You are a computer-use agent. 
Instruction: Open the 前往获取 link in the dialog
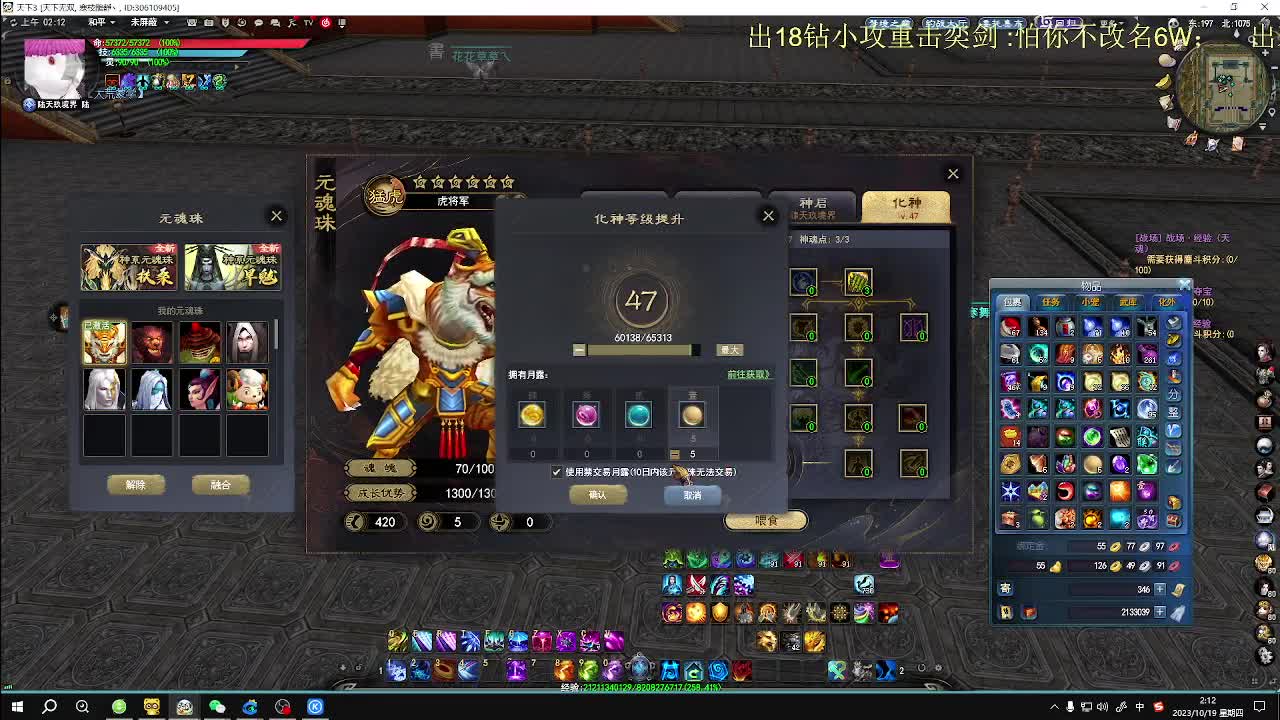(747, 374)
